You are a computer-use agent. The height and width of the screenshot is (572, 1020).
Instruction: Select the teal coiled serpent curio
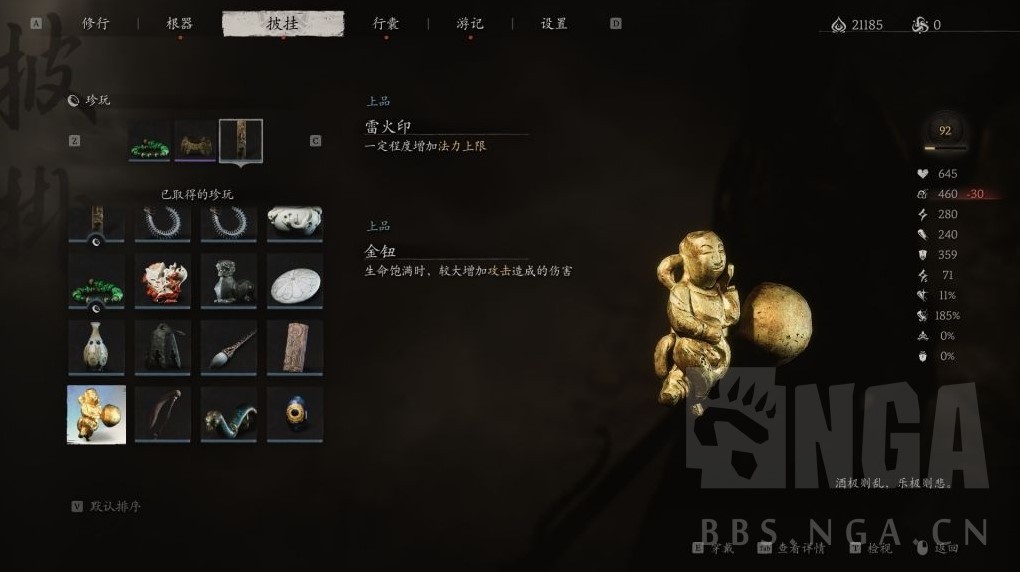(228, 414)
